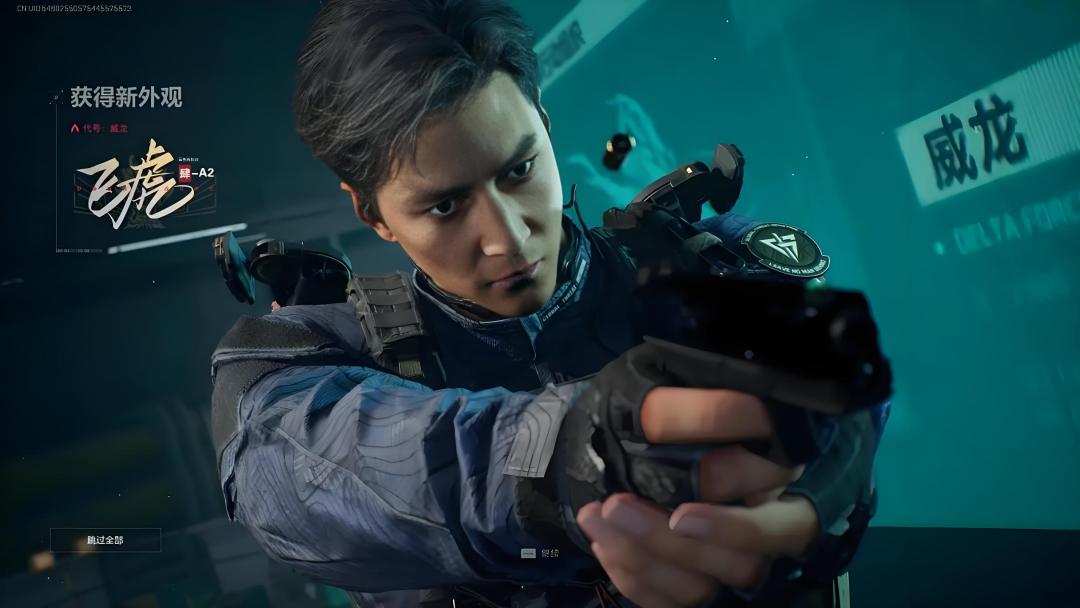The width and height of the screenshot is (1080, 608).
Task: Click the 跳过全部 (Skip All) button
Action: coord(105,540)
